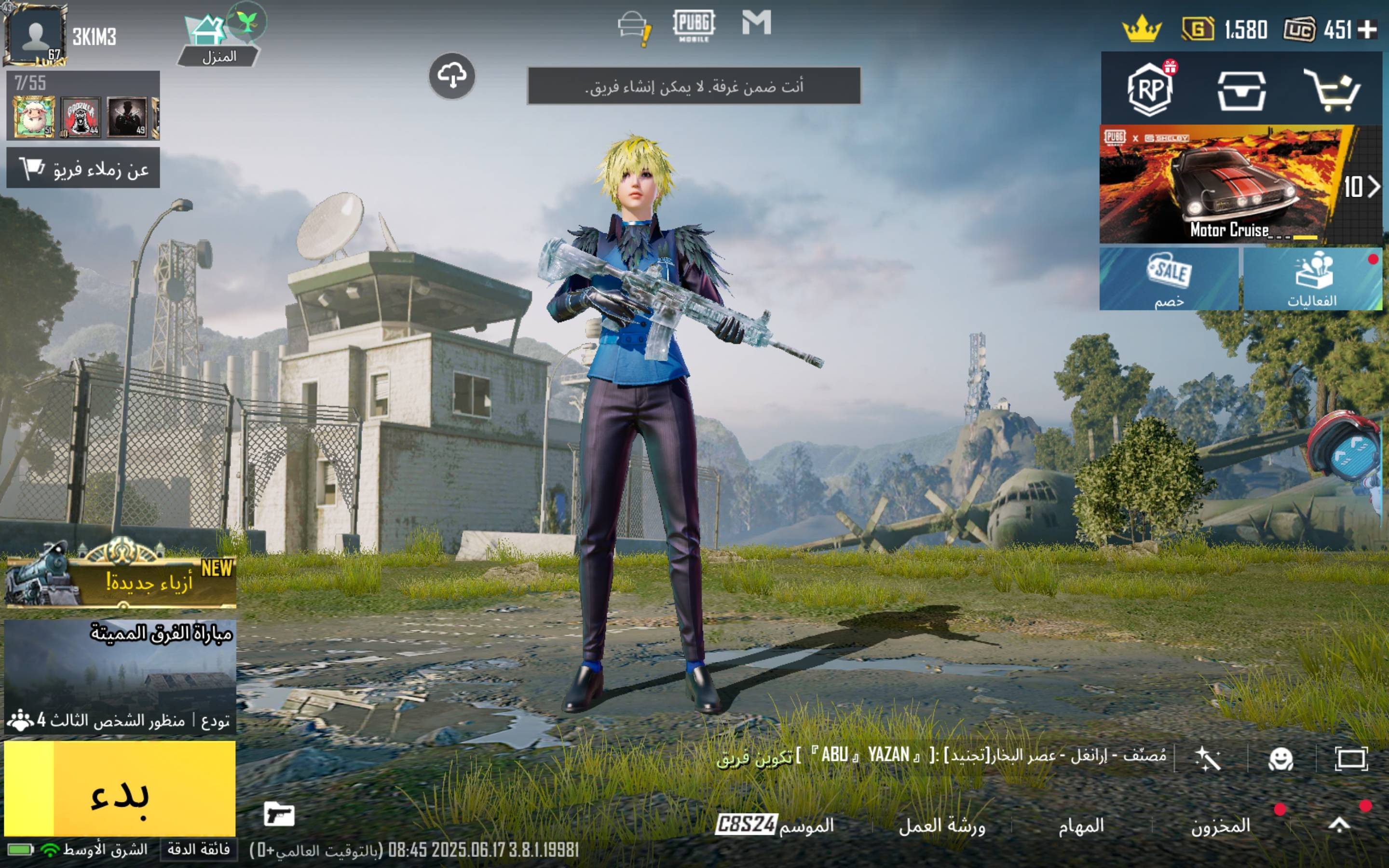Open the Inventory (المخزون) tab
Image resolution: width=1389 pixels, height=868 pixels.
point(1220,826)
